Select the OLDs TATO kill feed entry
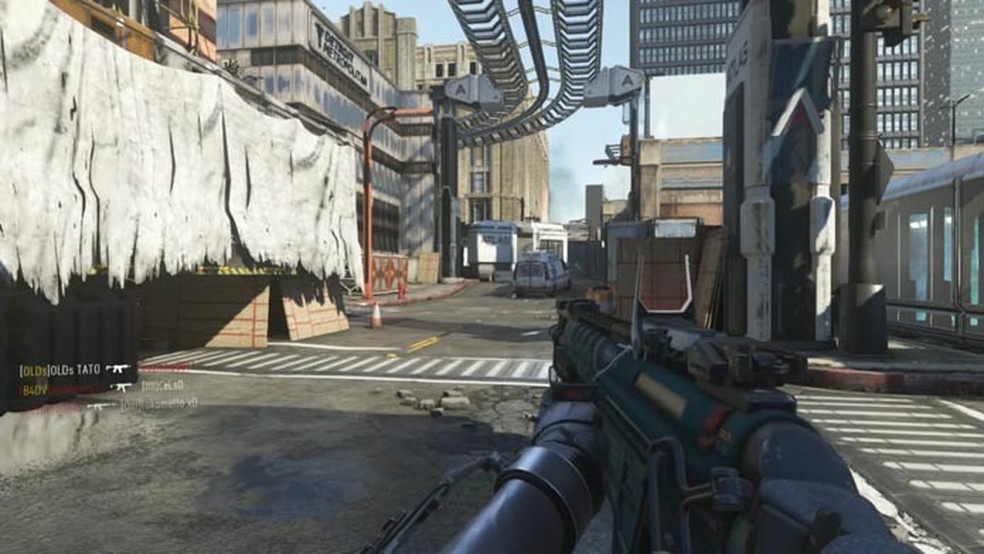The image size is (984, 554). tap(62, 370)
